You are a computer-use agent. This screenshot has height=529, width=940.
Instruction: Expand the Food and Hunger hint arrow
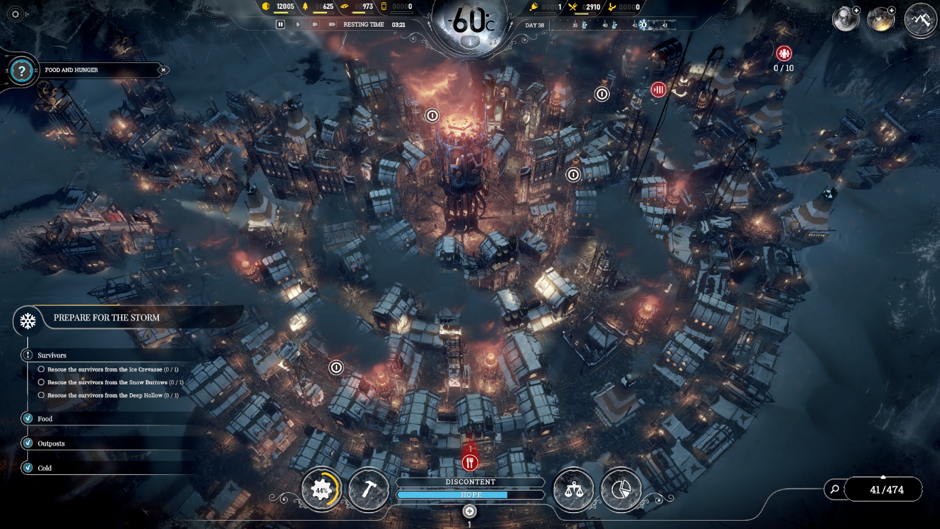click(163, 71)
